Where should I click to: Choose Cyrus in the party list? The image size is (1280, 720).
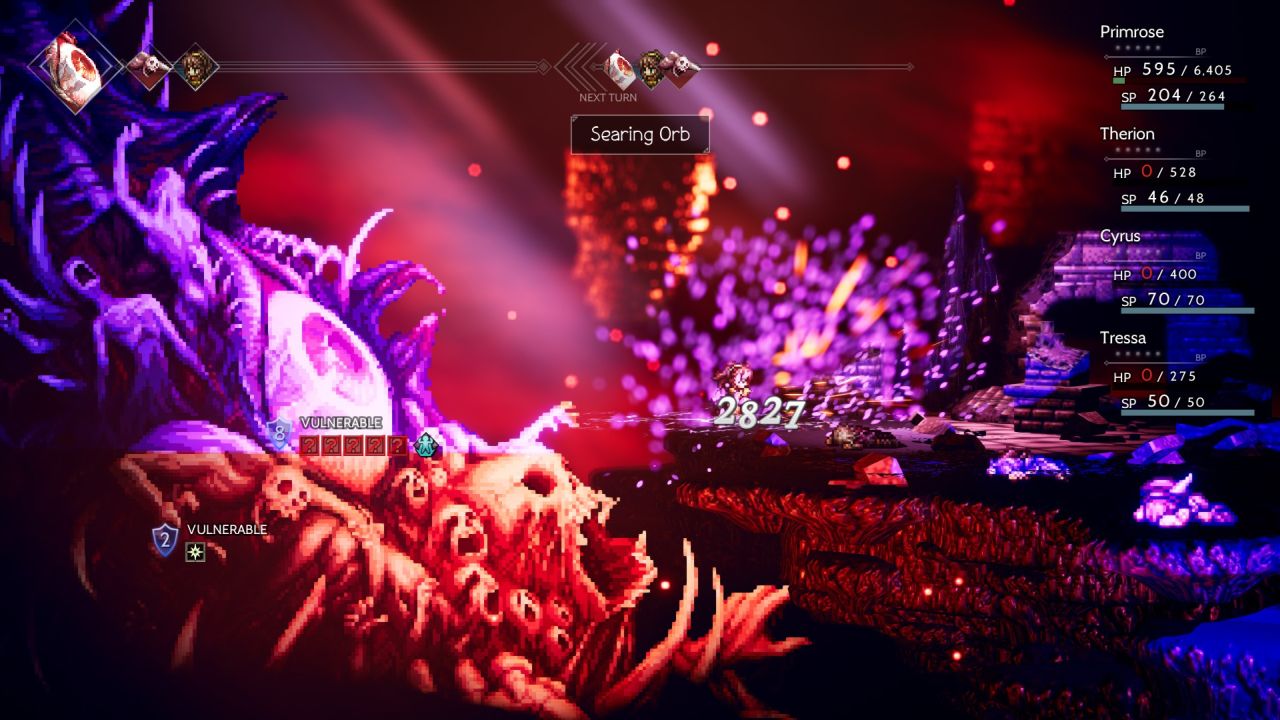(1174, 269)
